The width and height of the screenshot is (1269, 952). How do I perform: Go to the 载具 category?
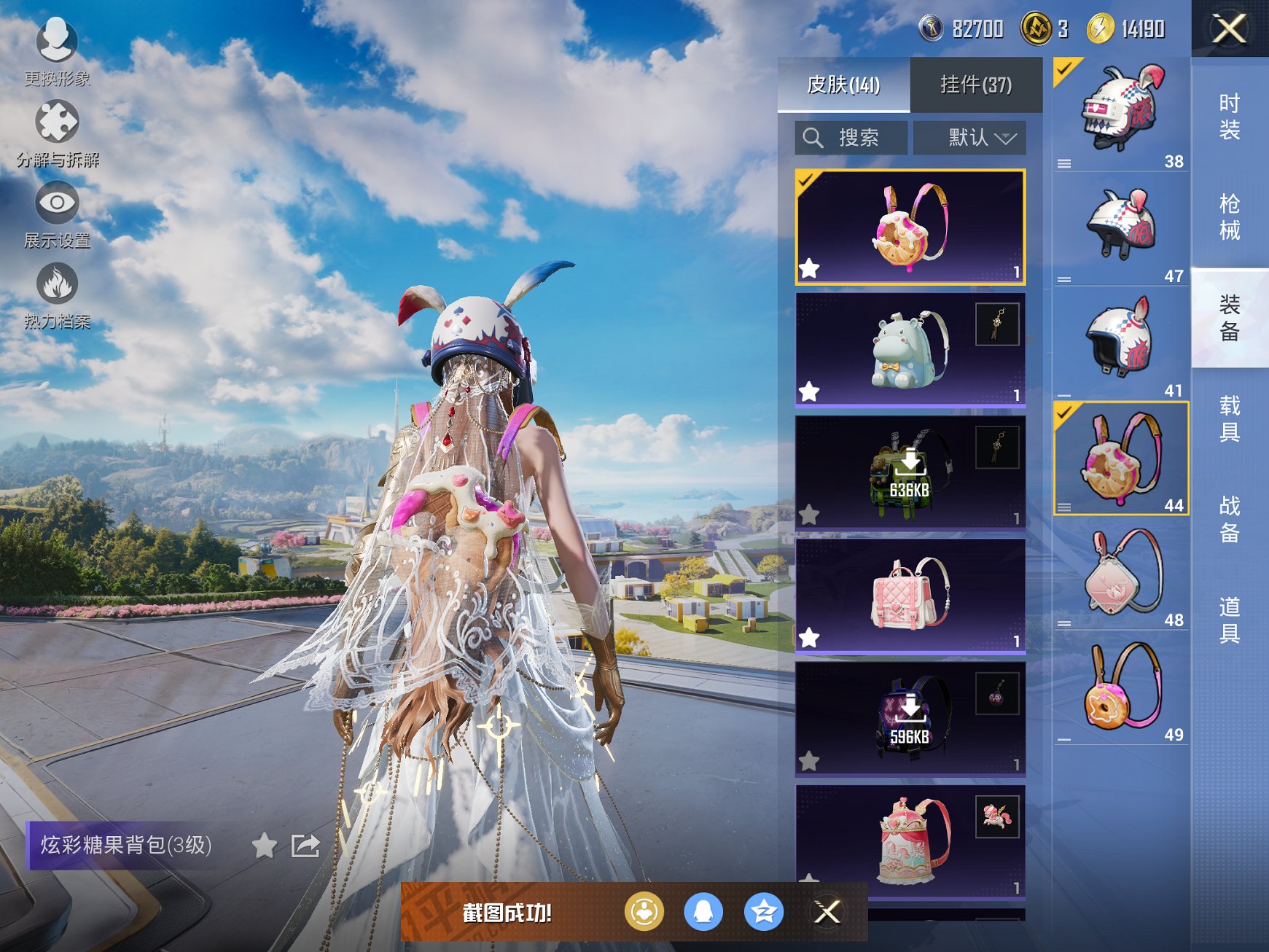pyautogui.click(x=1230, y=418)
